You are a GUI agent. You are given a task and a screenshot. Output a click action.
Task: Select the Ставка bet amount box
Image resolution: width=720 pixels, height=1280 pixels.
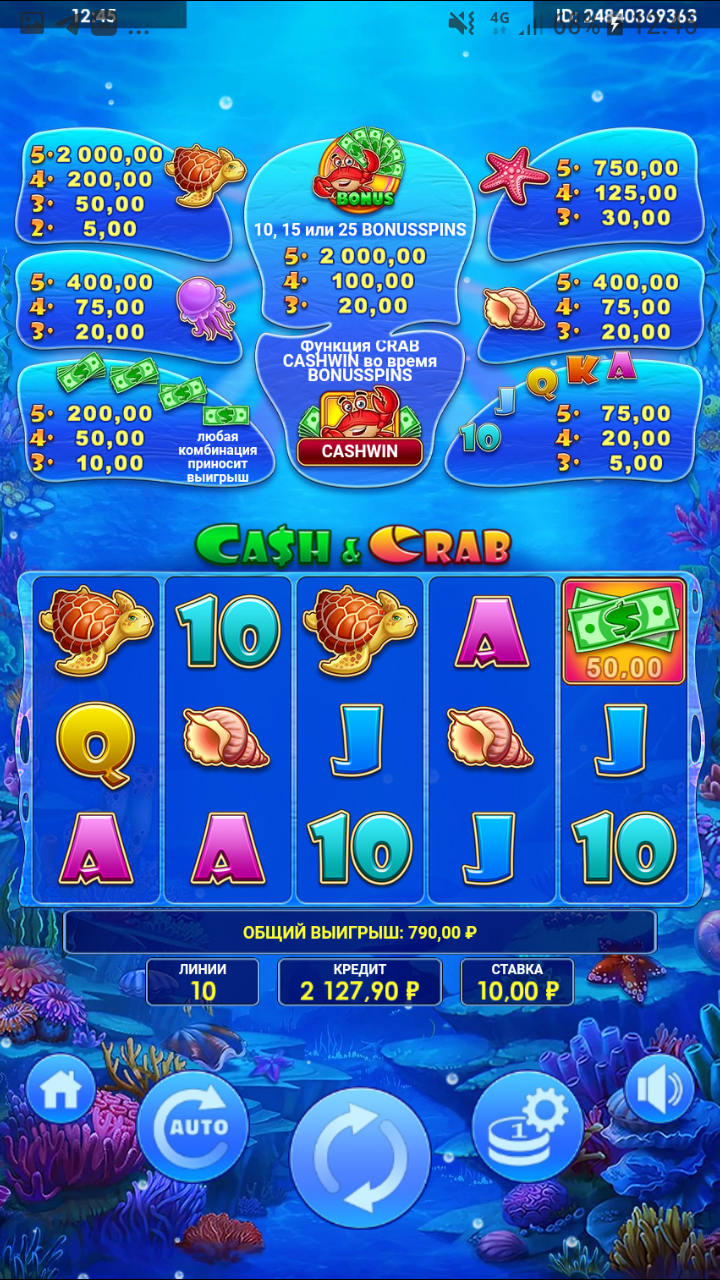click(x=517, y=982)
